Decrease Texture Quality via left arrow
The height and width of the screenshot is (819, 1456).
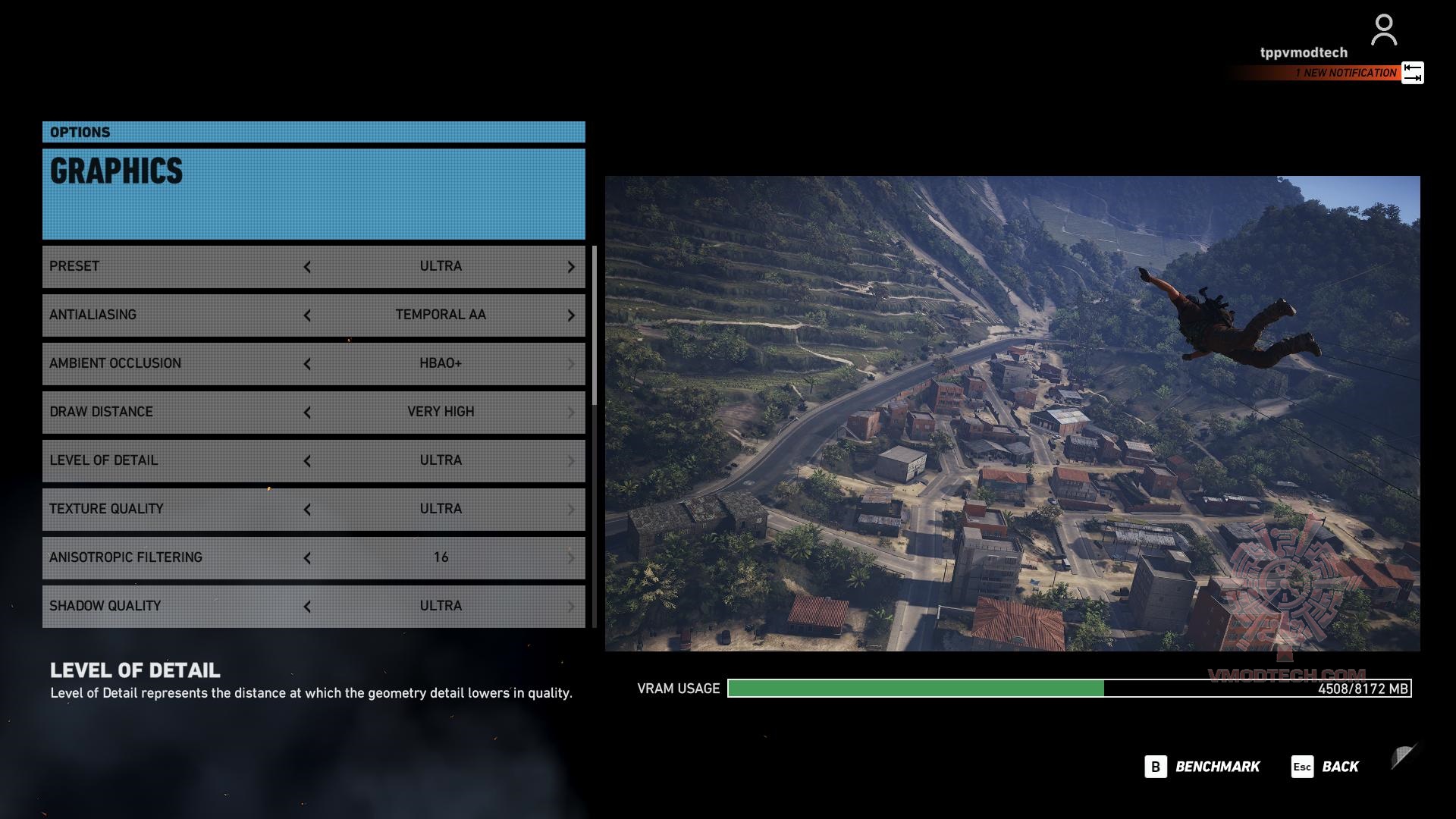click(x=307, y=510)
